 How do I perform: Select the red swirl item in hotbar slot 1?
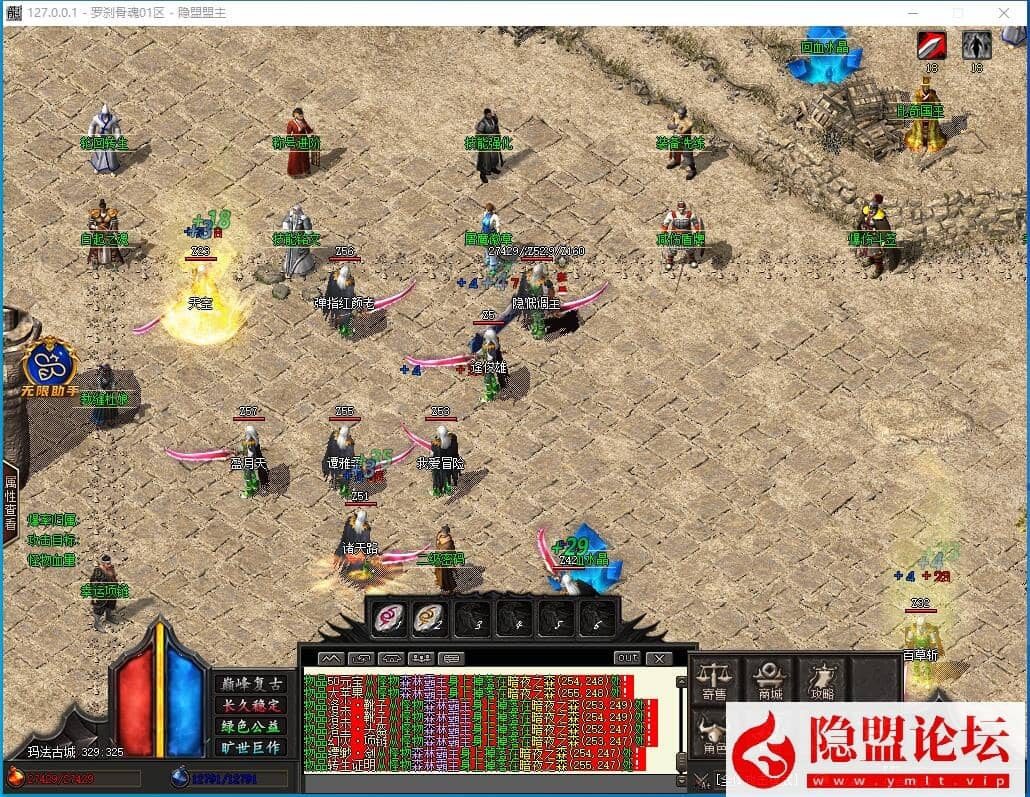pyautogui.click(x=389, y=619)
